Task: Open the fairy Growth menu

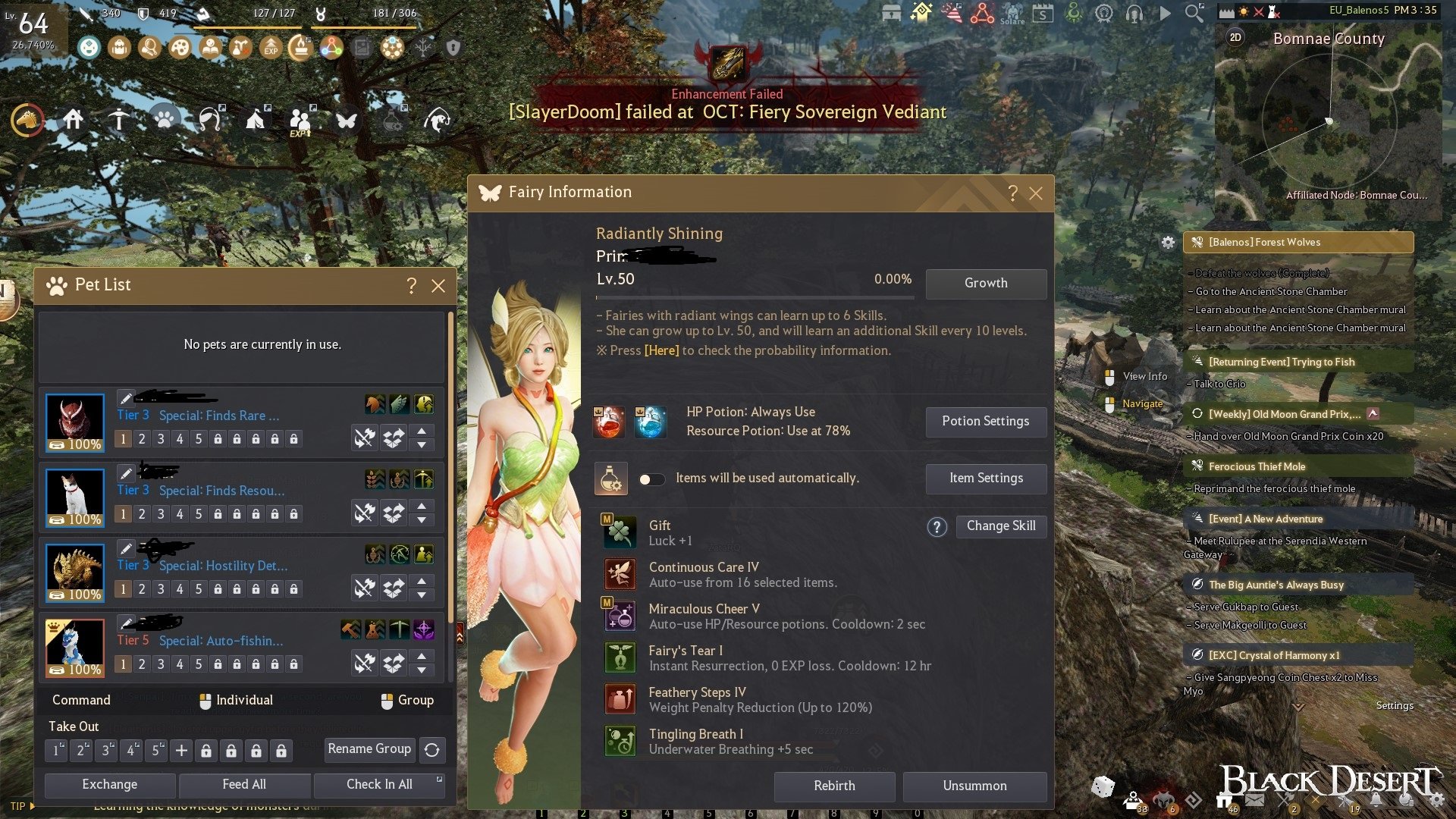Action: pyautogui.click(x=986, y=284)
